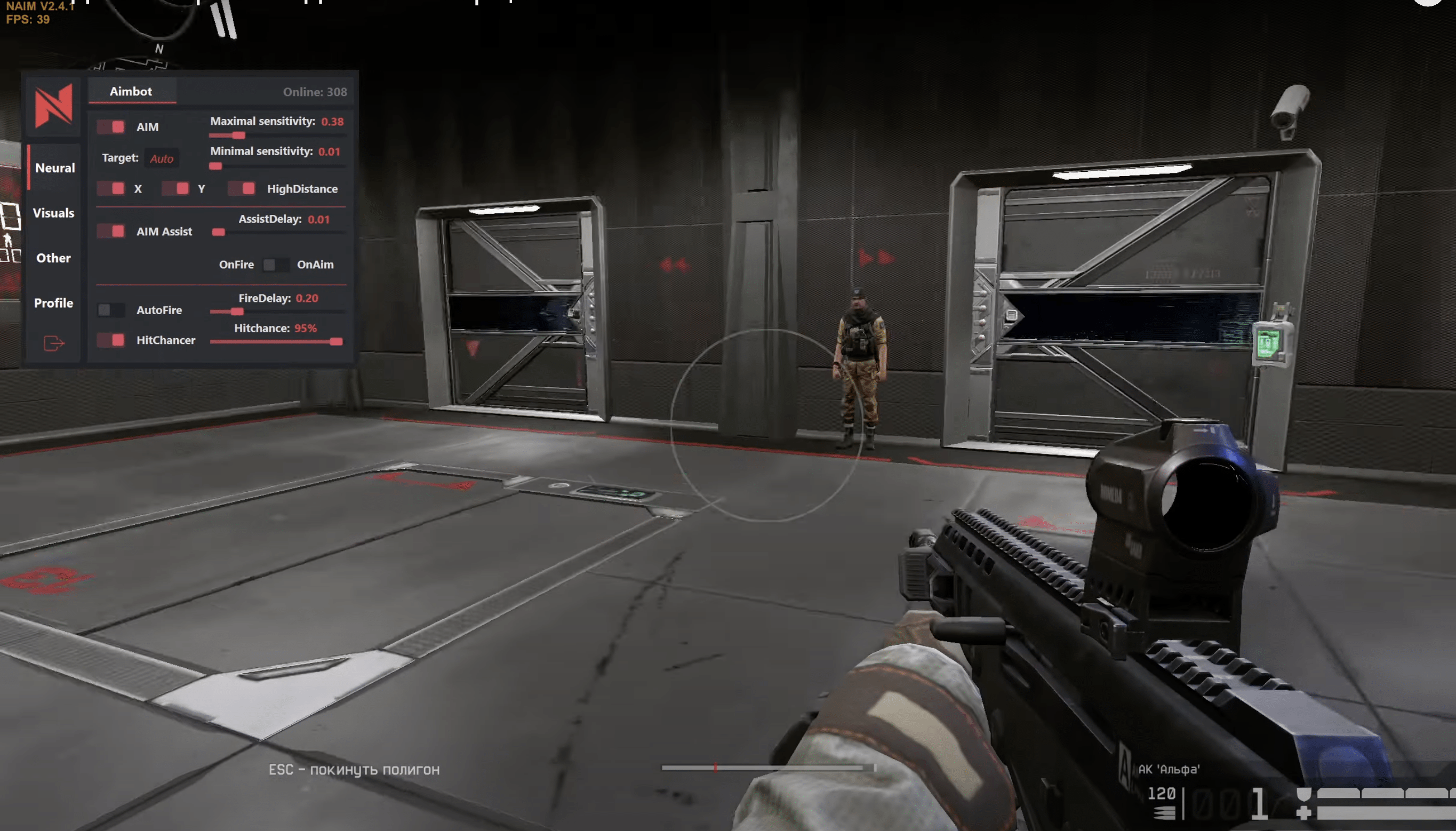Click the Minimal sensitivity slider
Viewport: 1456px width, 831px height.
tap(215, 166)
